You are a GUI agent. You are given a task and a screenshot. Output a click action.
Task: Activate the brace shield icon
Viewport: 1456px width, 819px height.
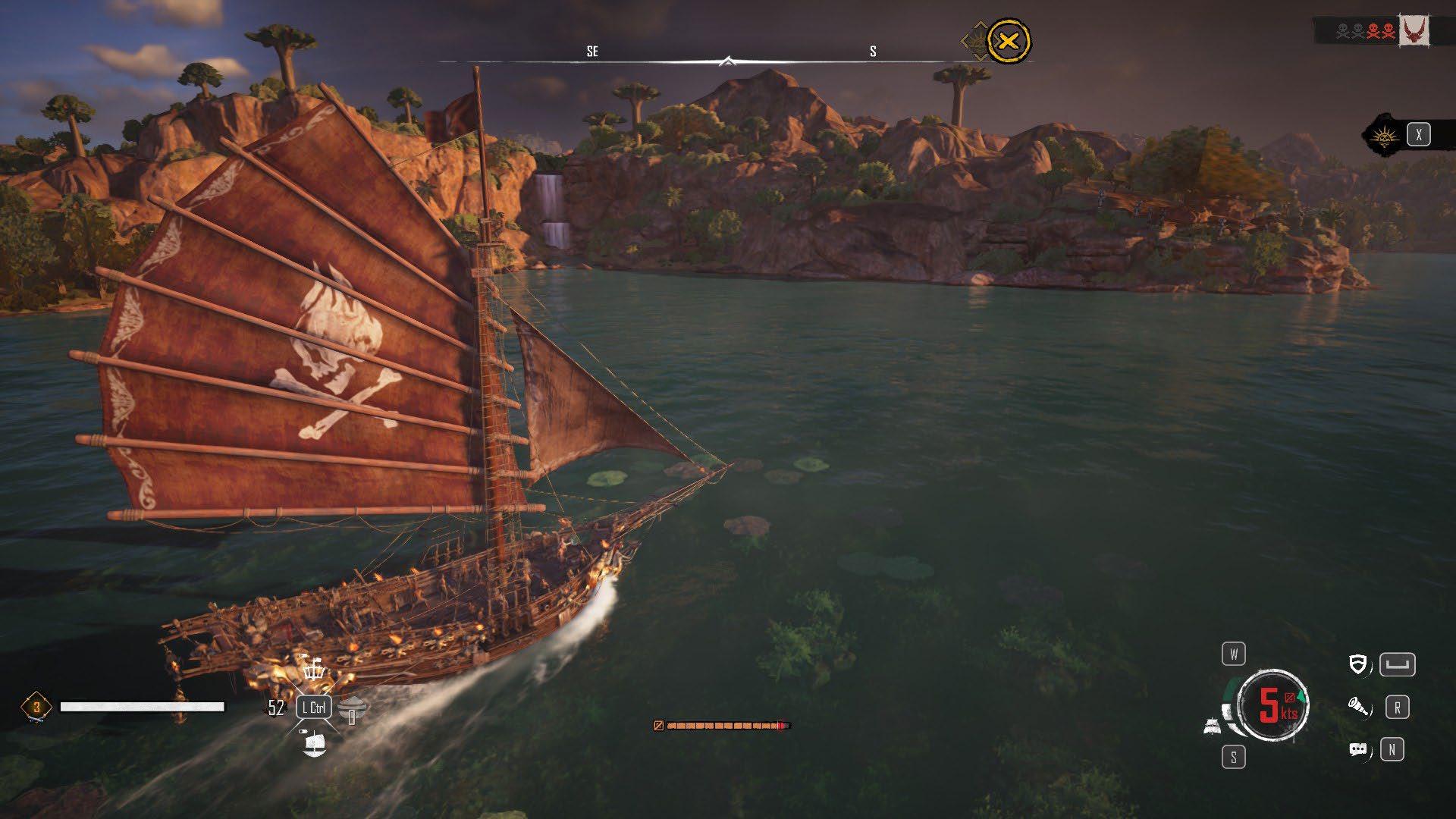[1358, 665]
